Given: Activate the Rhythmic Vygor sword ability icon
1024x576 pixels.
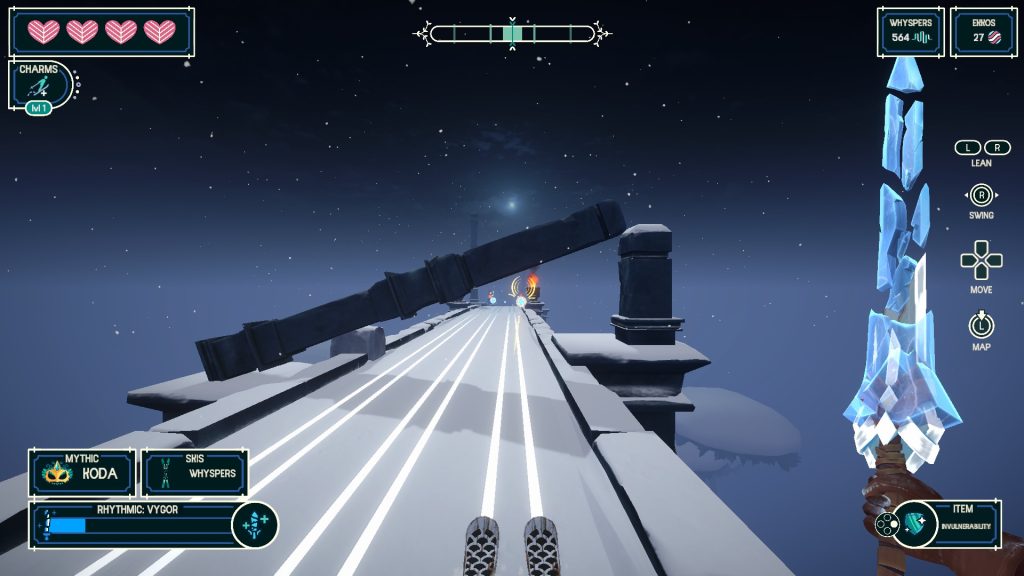Looking at the screenshot, I should (254, 524).
